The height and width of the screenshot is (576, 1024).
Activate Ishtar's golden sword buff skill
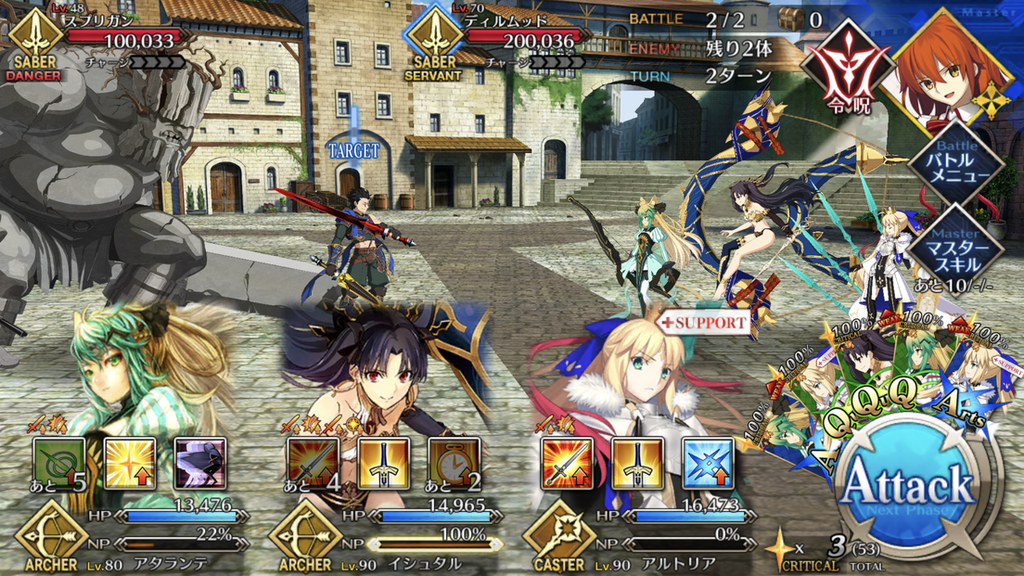[384, 463]
